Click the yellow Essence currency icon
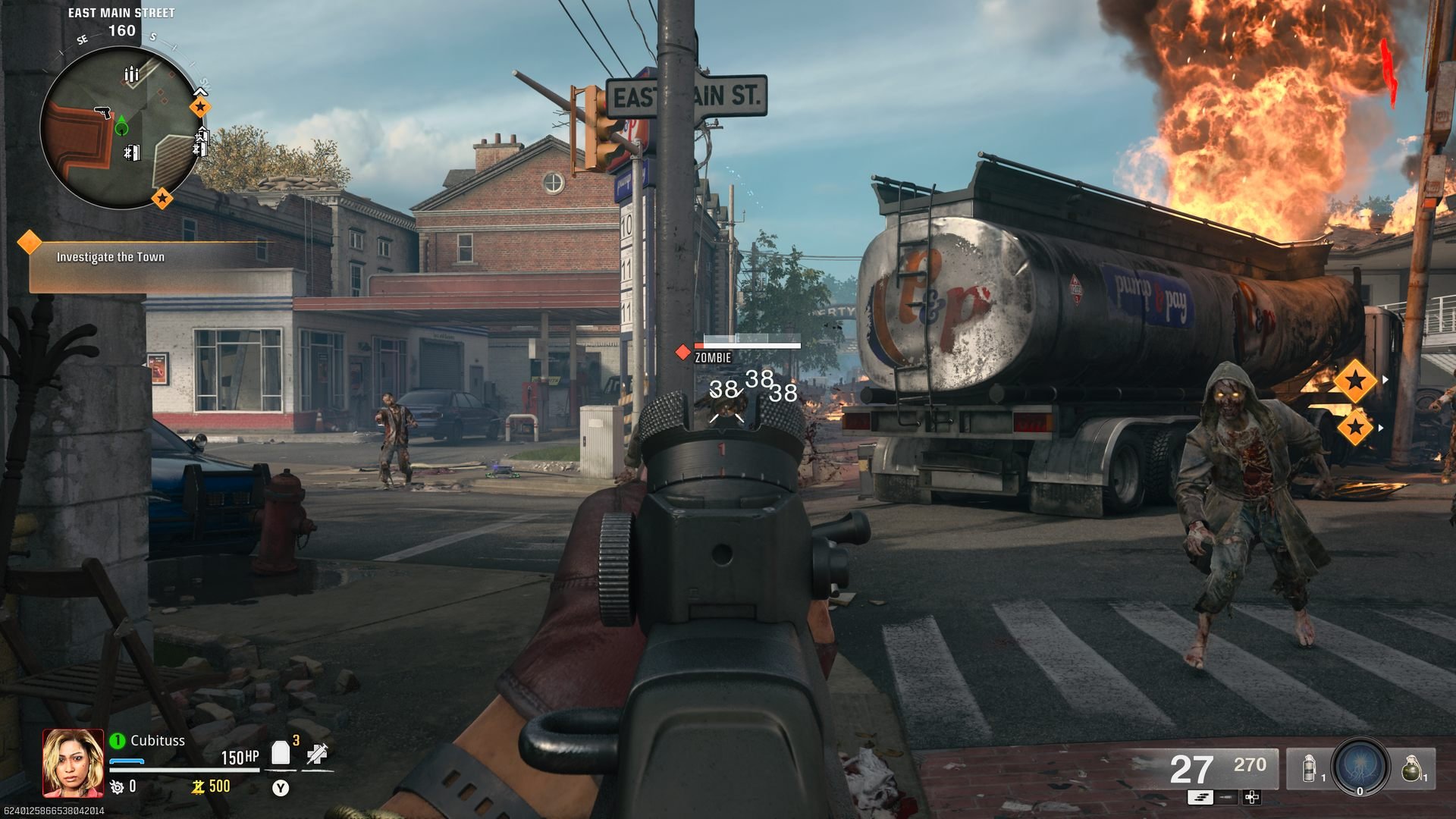Image resolution: width=1456 pixels, height=819 pixels. [x=198, y=787]
